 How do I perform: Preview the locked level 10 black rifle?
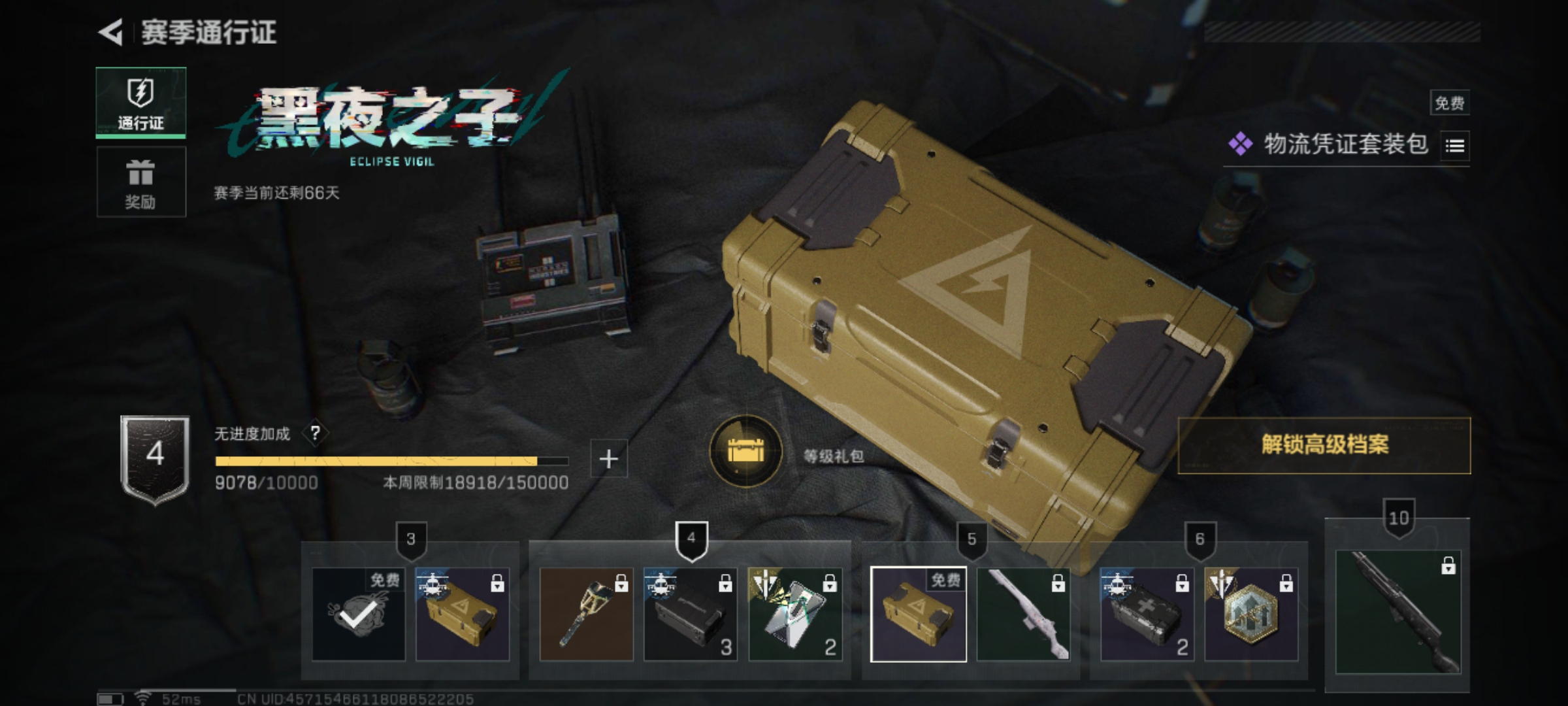pyautogui.click(x=1397, y=611)
